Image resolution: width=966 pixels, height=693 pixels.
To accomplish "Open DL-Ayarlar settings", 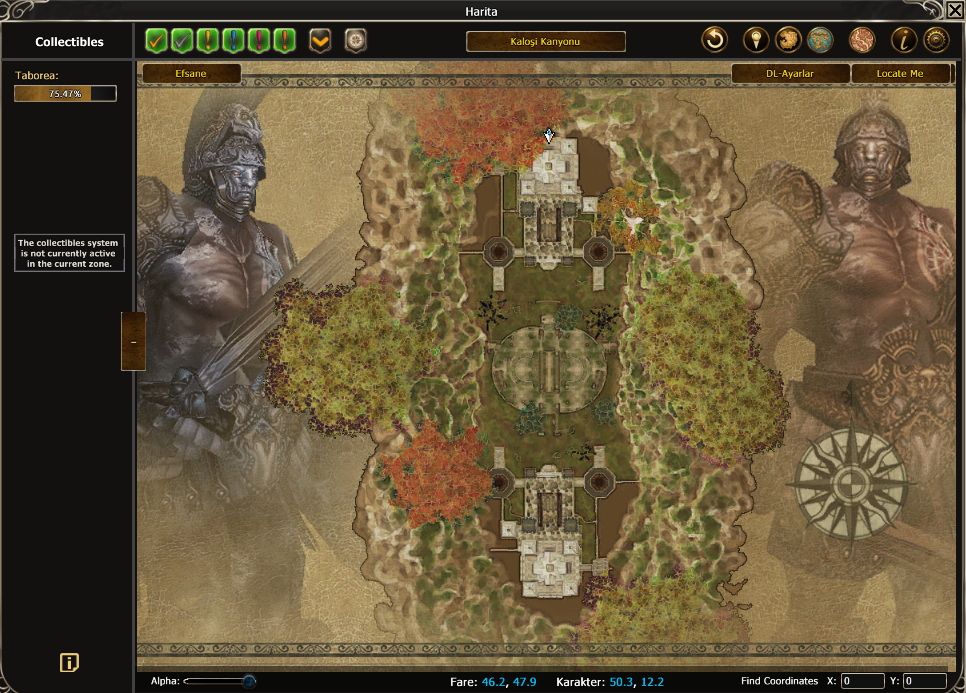I will pos(790,73).
